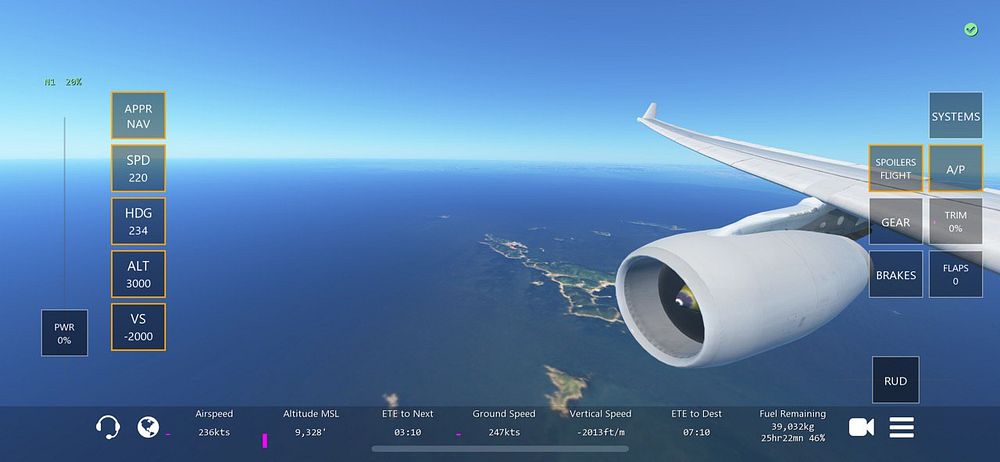Toggle the landing GEAR button

click(895, 221)
